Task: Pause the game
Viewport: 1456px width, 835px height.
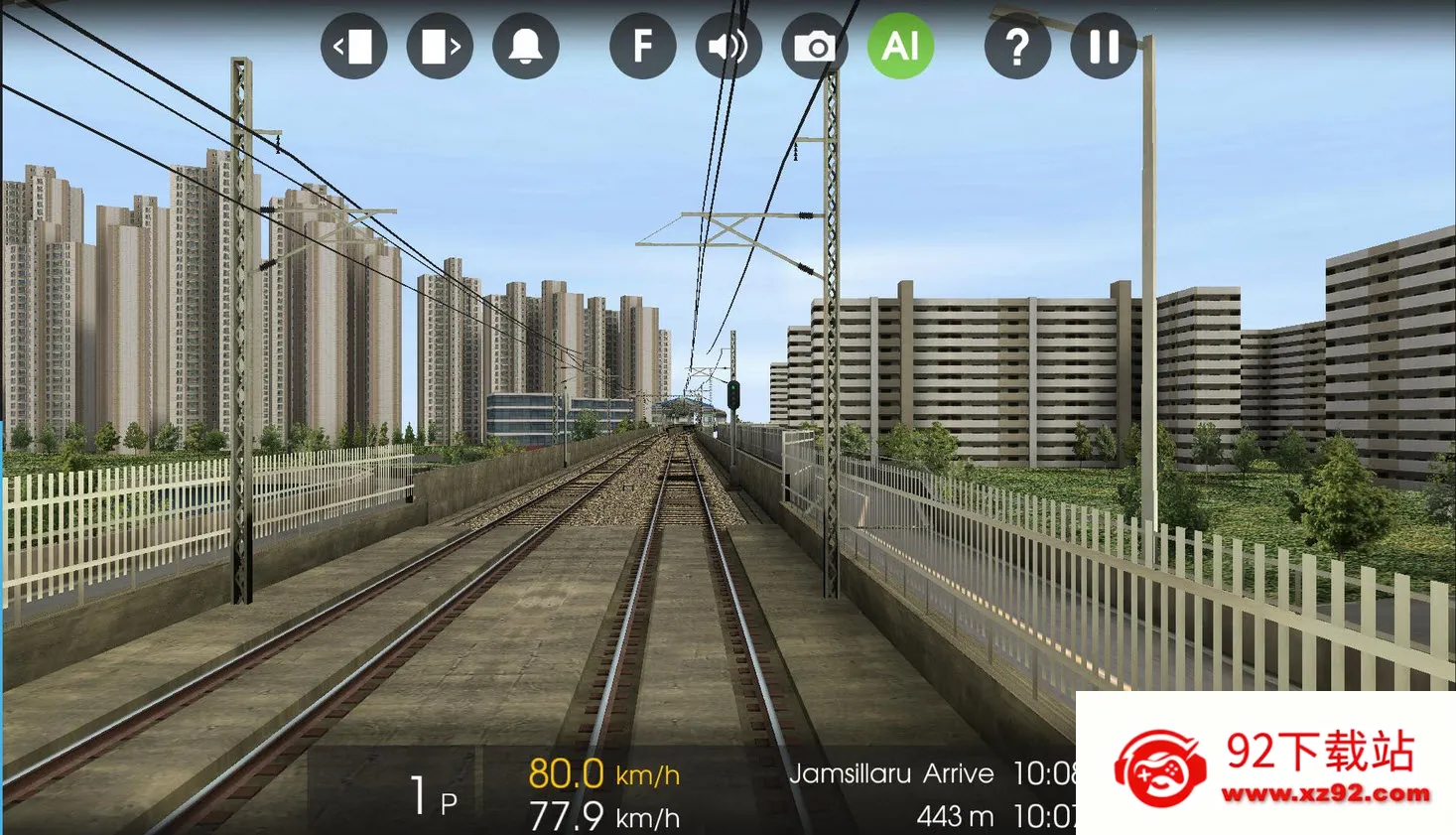Action: [1104, 46]
